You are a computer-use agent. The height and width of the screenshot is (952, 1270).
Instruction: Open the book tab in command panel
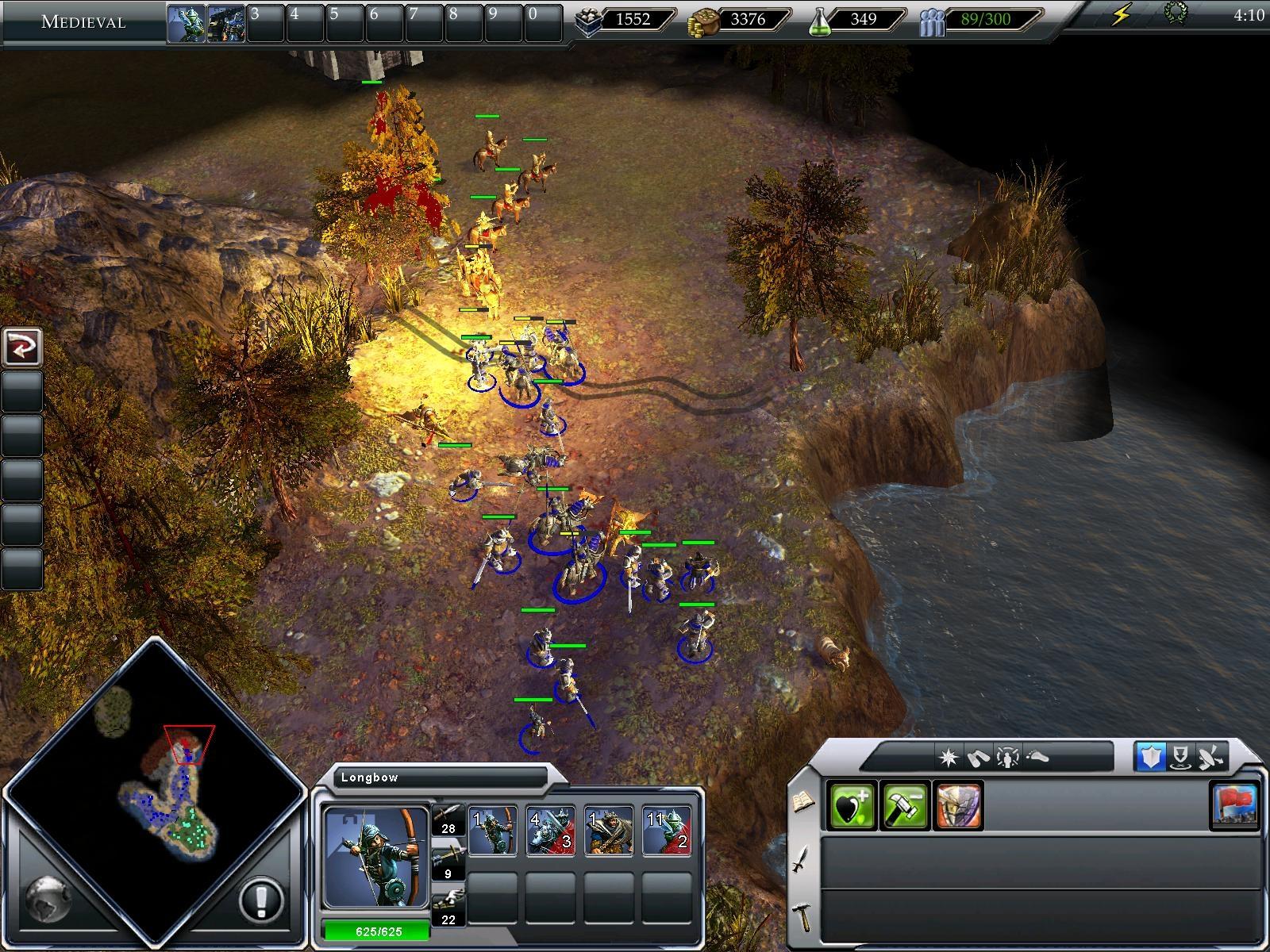pyautogui.click(x=802, y=802)
